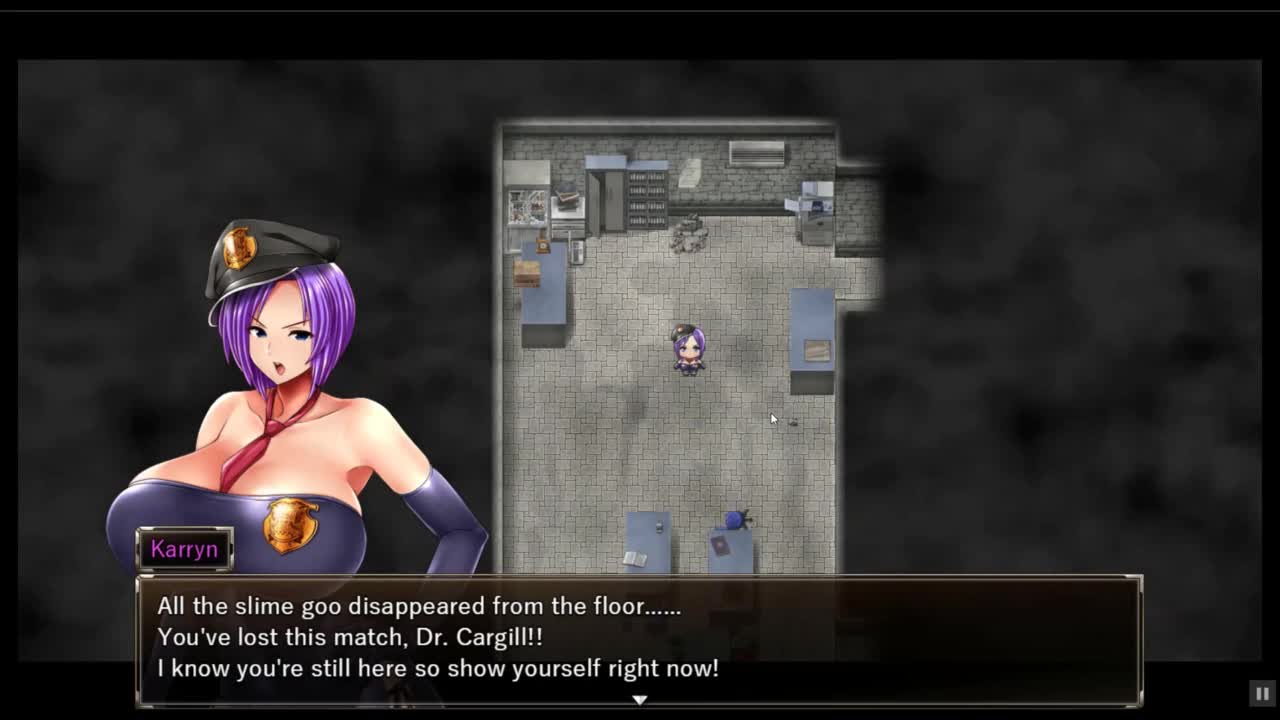Click the video pause button

point(1262,693)
